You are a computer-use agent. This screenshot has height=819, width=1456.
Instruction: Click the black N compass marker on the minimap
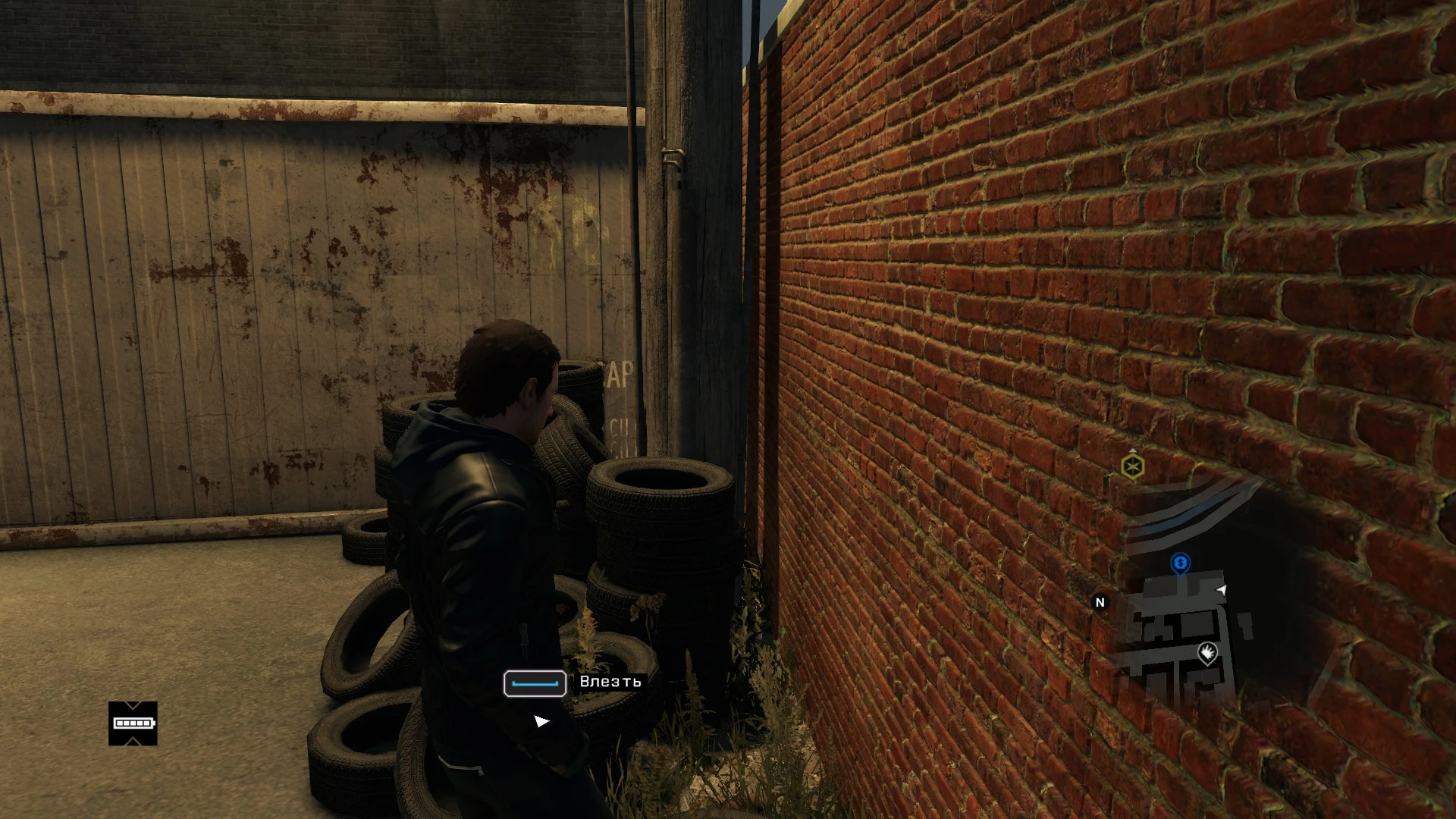pyautogui.click(x=1100, y=601)
